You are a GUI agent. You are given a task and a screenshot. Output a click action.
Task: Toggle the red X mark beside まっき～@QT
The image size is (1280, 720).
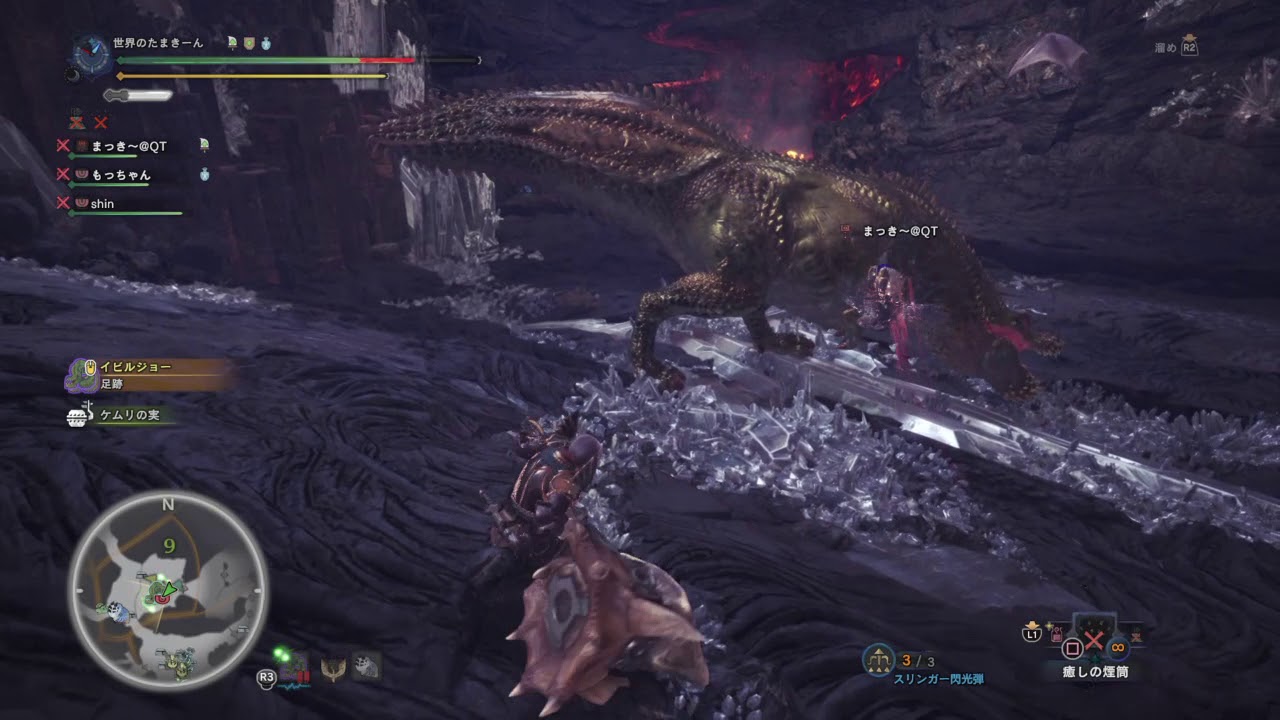click(61, 144)
